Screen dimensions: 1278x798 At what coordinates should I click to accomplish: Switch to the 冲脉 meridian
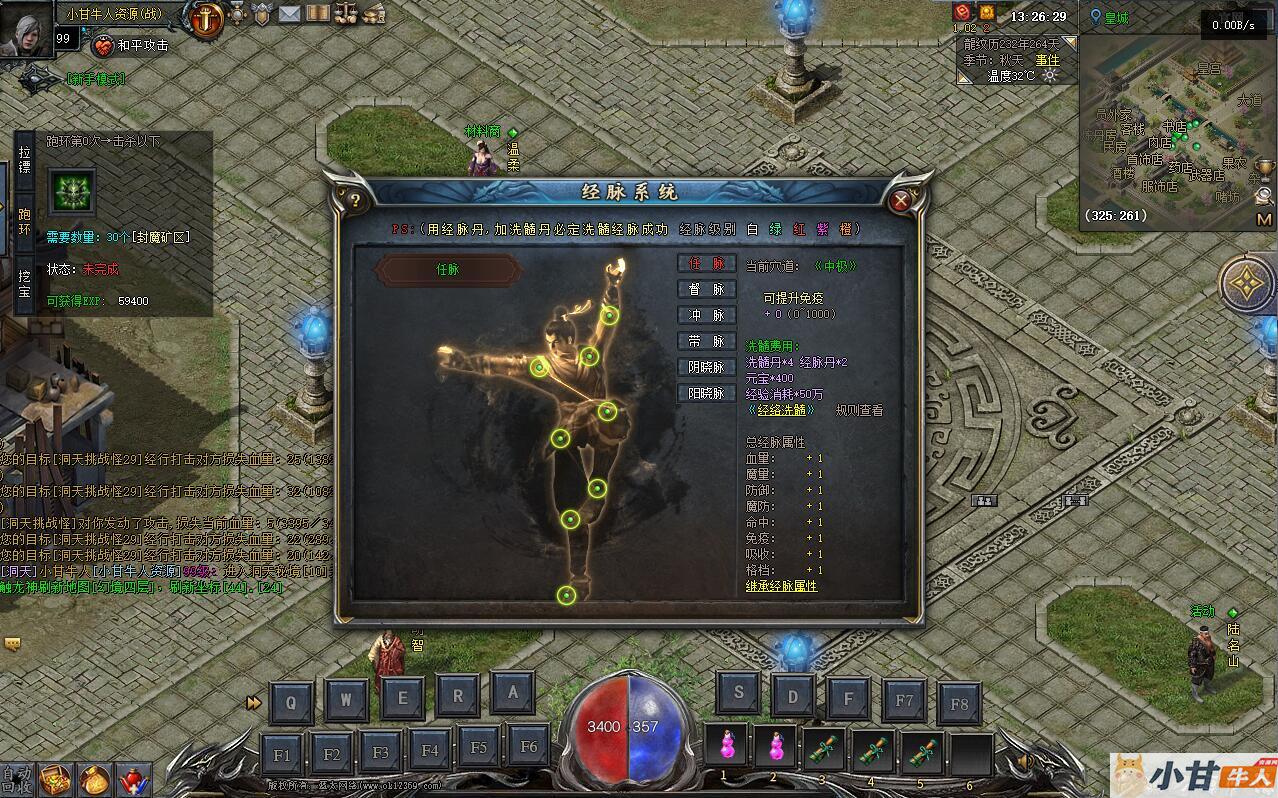(x=706, y=316)
